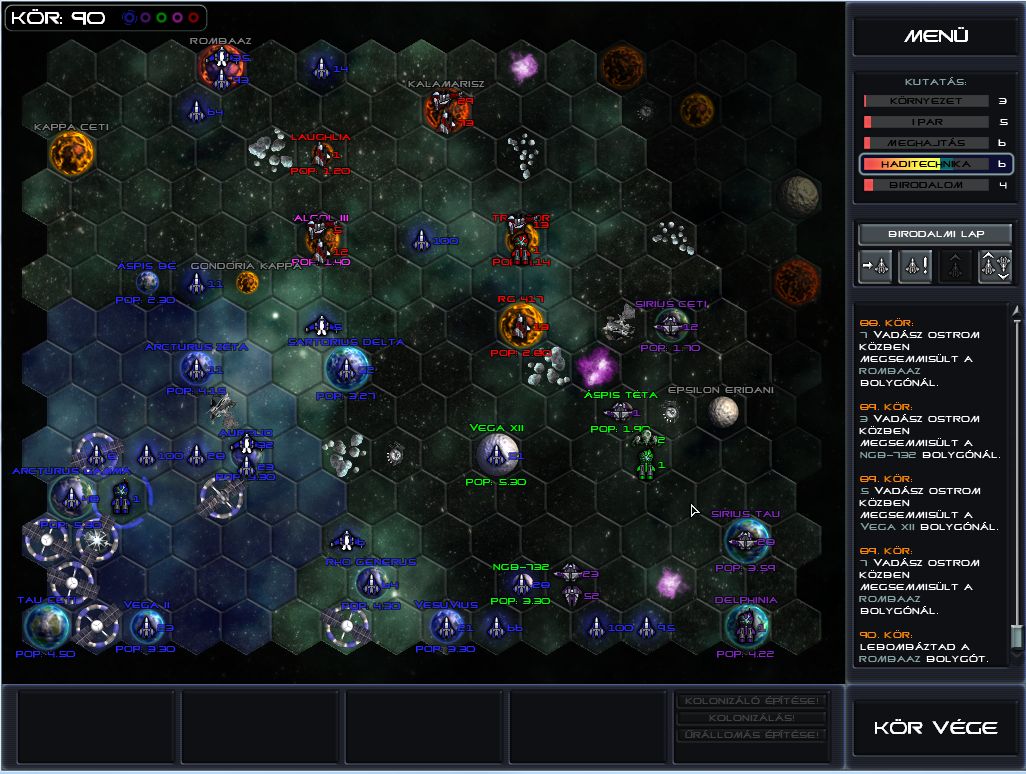Click the event log scrollbar handle

point(1016,635)
